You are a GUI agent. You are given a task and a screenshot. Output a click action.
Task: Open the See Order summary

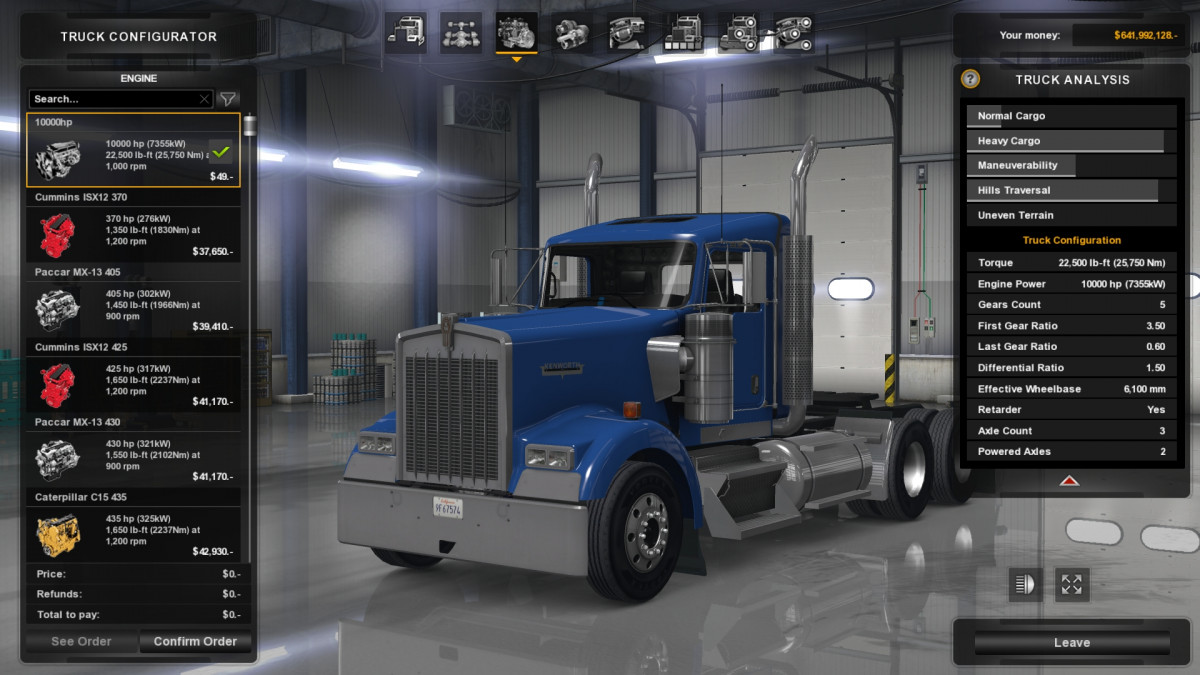[81, 641]
